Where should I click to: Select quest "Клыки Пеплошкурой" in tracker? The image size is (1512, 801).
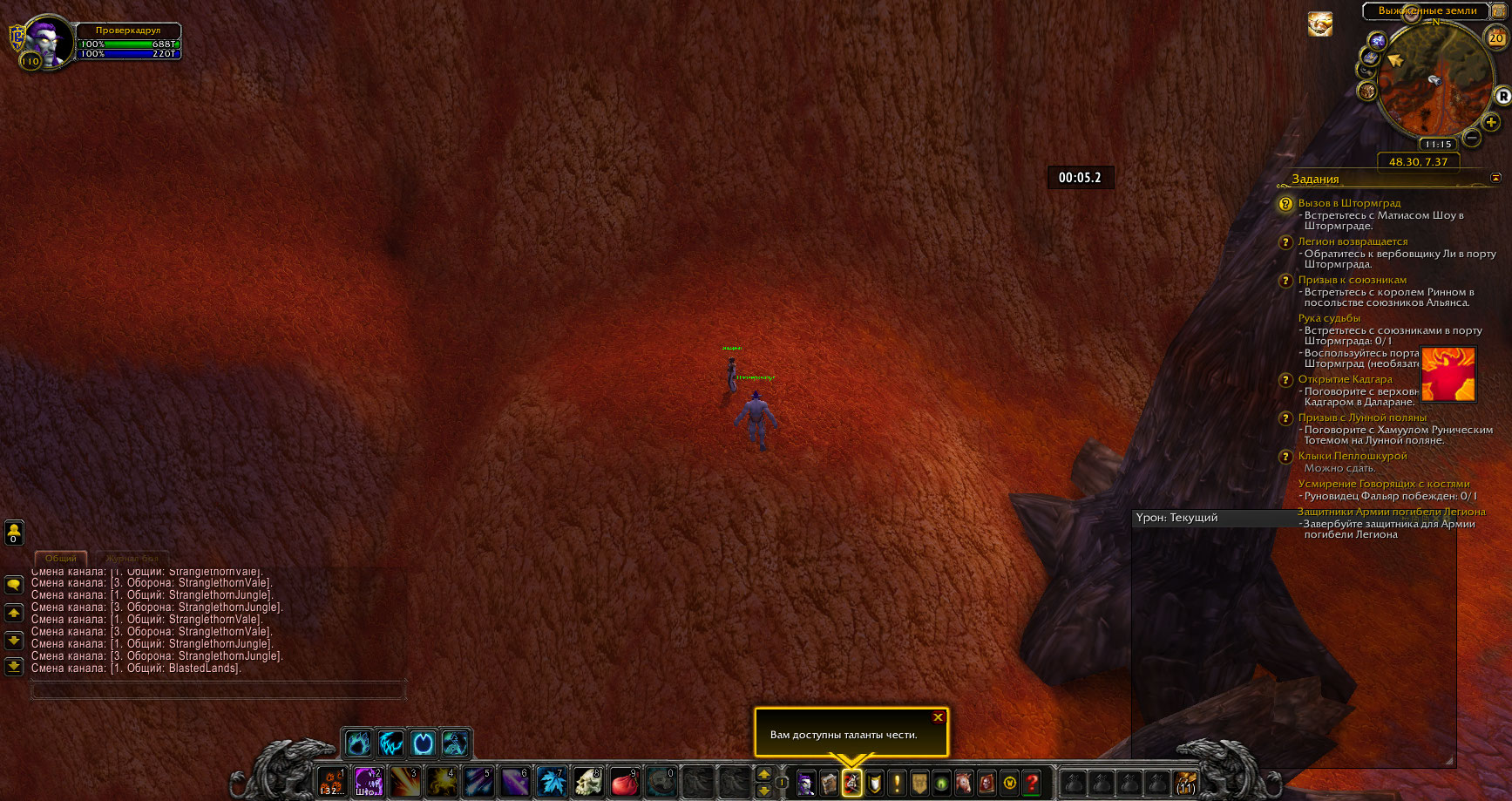(x=1353, y=456)
